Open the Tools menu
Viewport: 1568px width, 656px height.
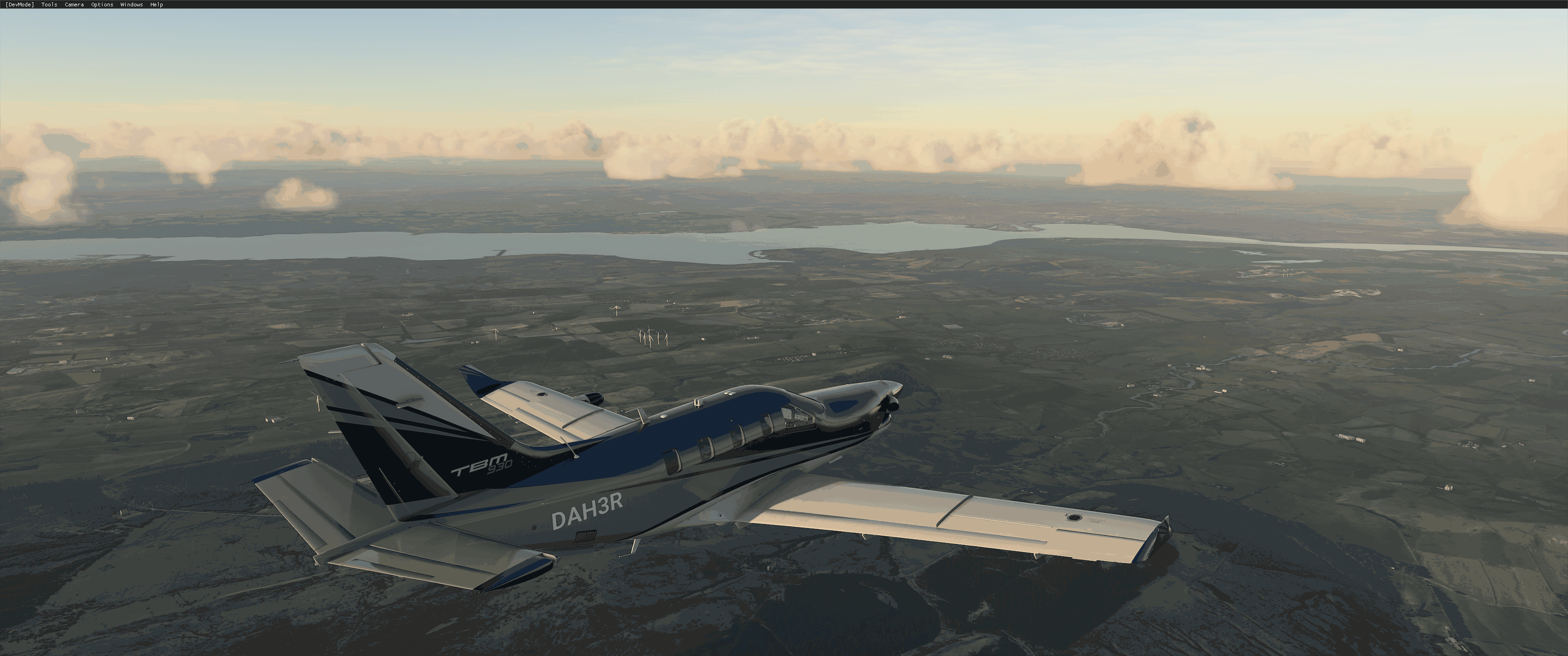coord(49,4)
